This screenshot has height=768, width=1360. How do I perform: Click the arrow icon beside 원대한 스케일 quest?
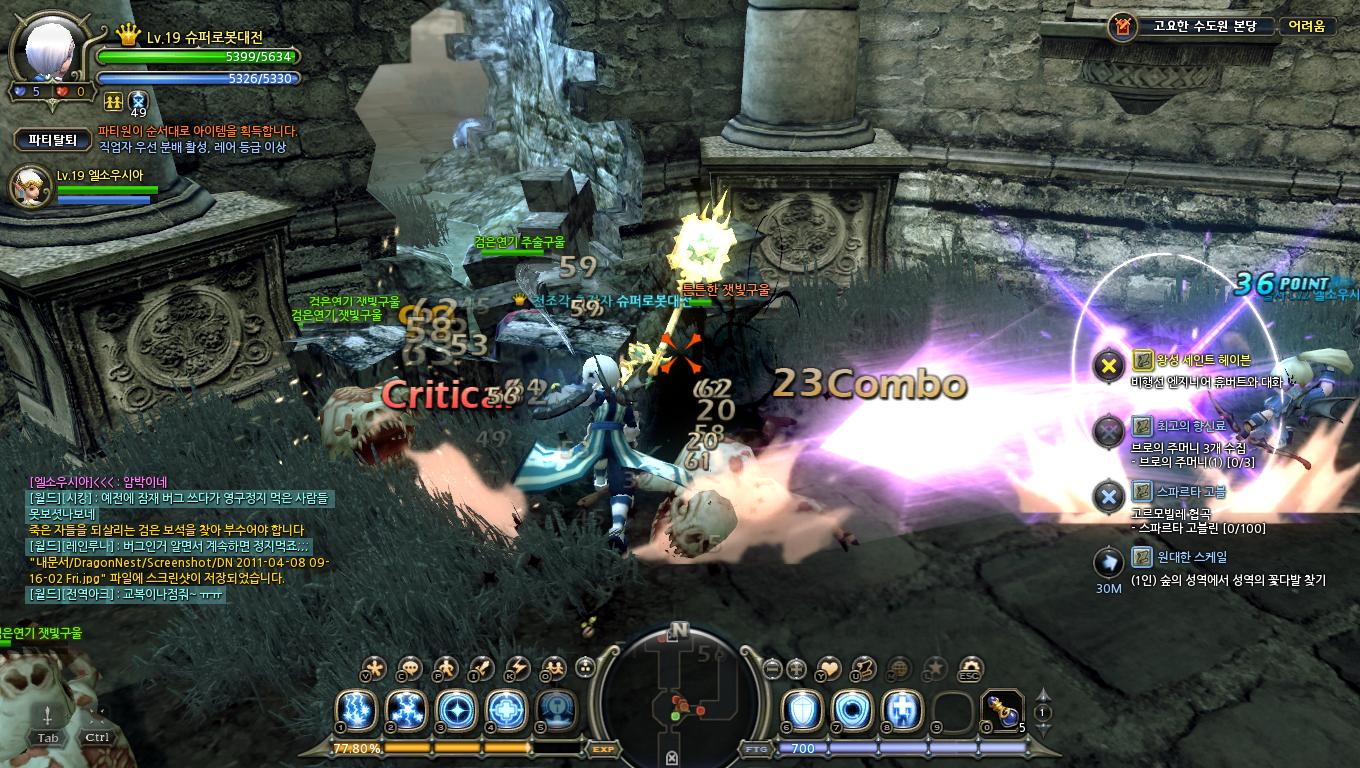click(1108, 562)
